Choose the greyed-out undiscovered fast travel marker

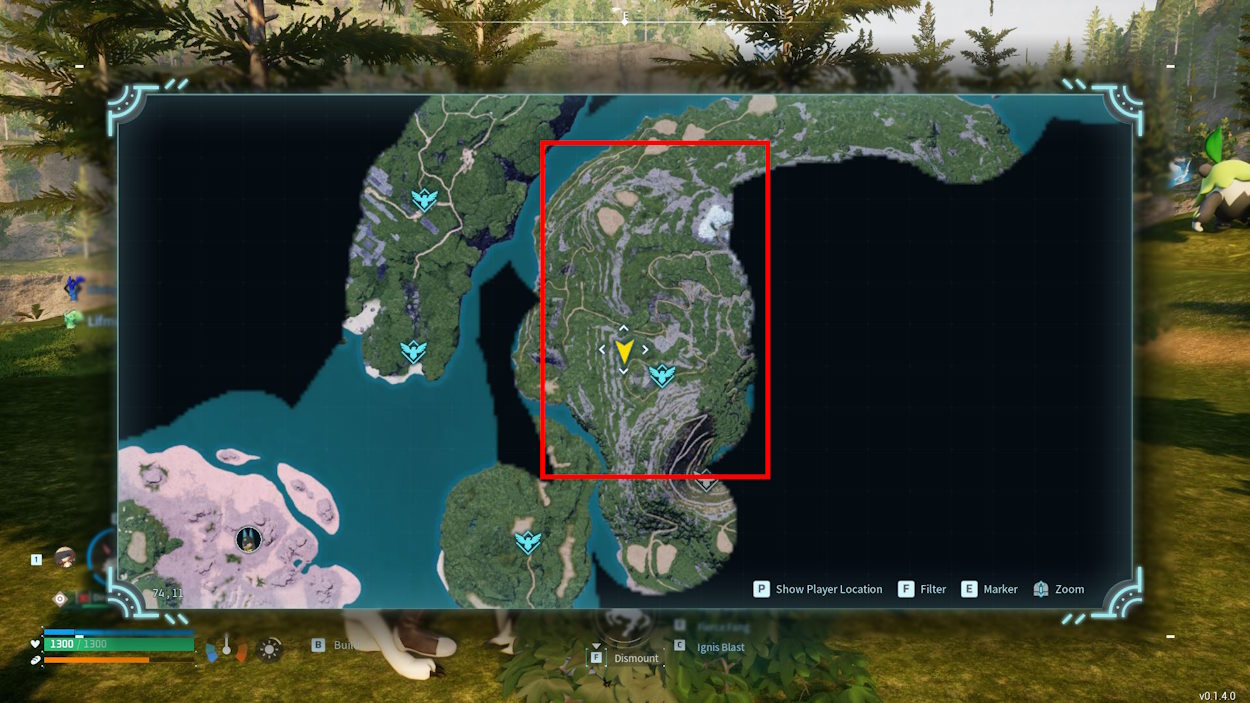[x=707, y=481]
